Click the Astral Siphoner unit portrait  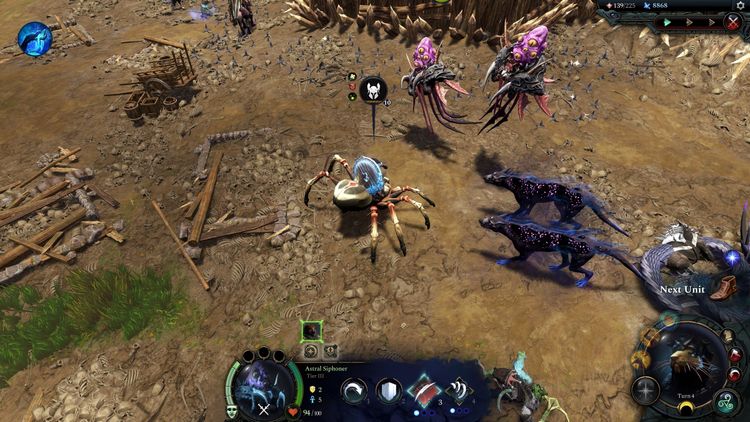pos(263,384)
